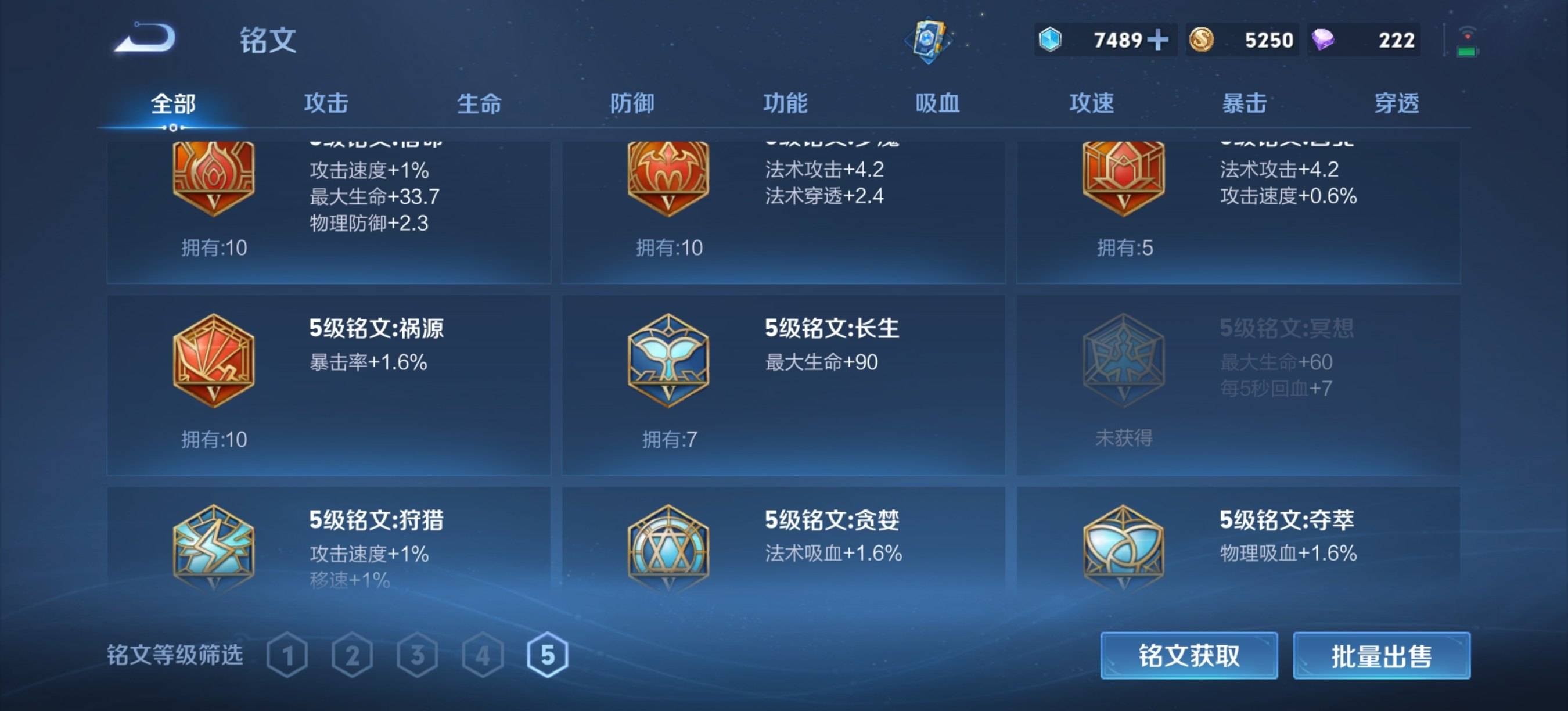
Task: Tap the back arrow to exit 铭文 page
Action: pyautogui.click(x=145, y=38)
